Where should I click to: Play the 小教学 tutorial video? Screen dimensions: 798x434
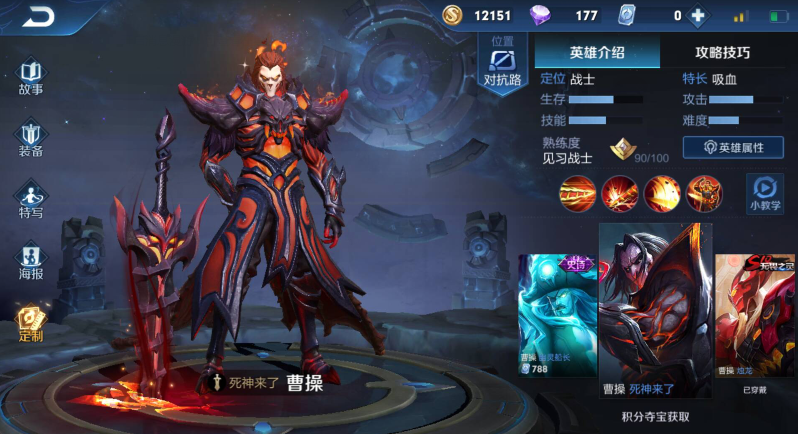click(765, 193)
